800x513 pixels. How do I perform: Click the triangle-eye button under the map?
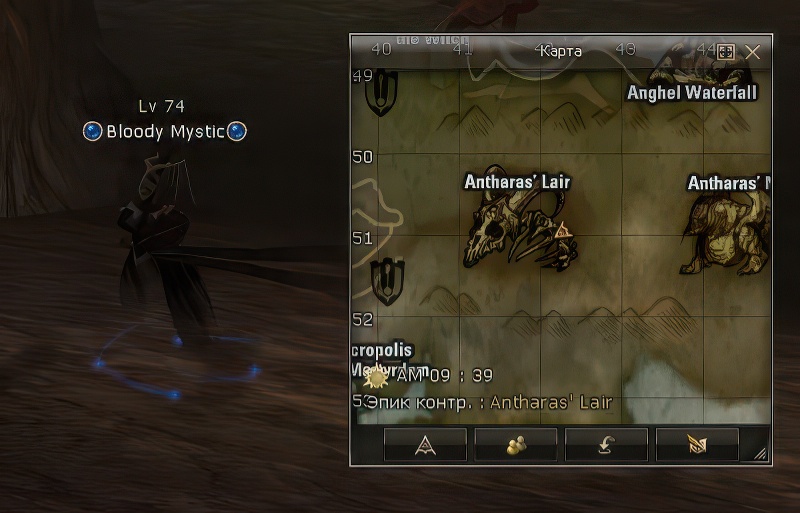(x=425, y=445)
